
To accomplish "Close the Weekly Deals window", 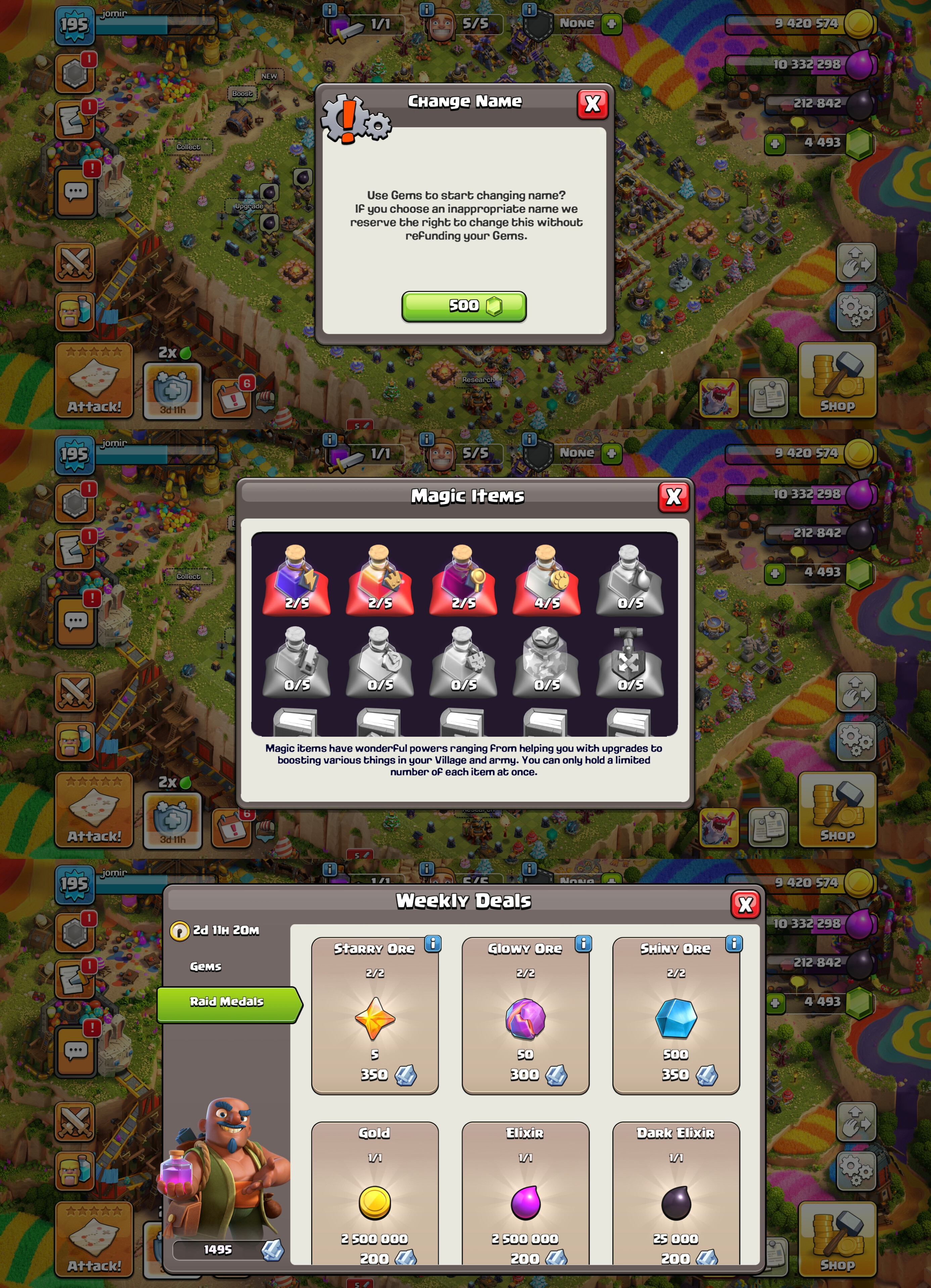I will (x=745, y=904).
